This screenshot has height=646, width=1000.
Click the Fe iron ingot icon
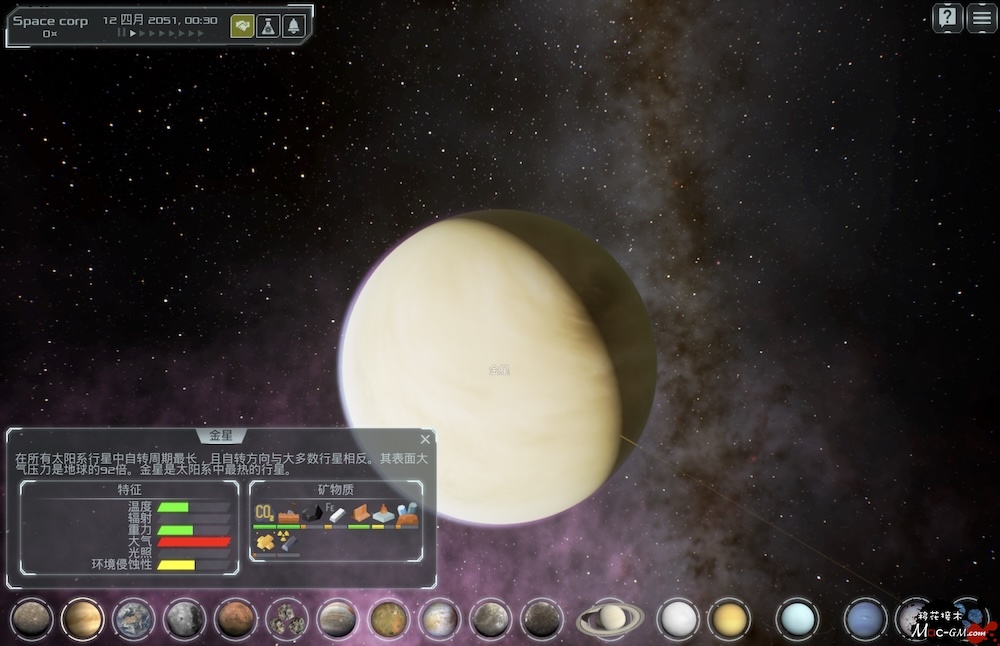pos(336,514)
